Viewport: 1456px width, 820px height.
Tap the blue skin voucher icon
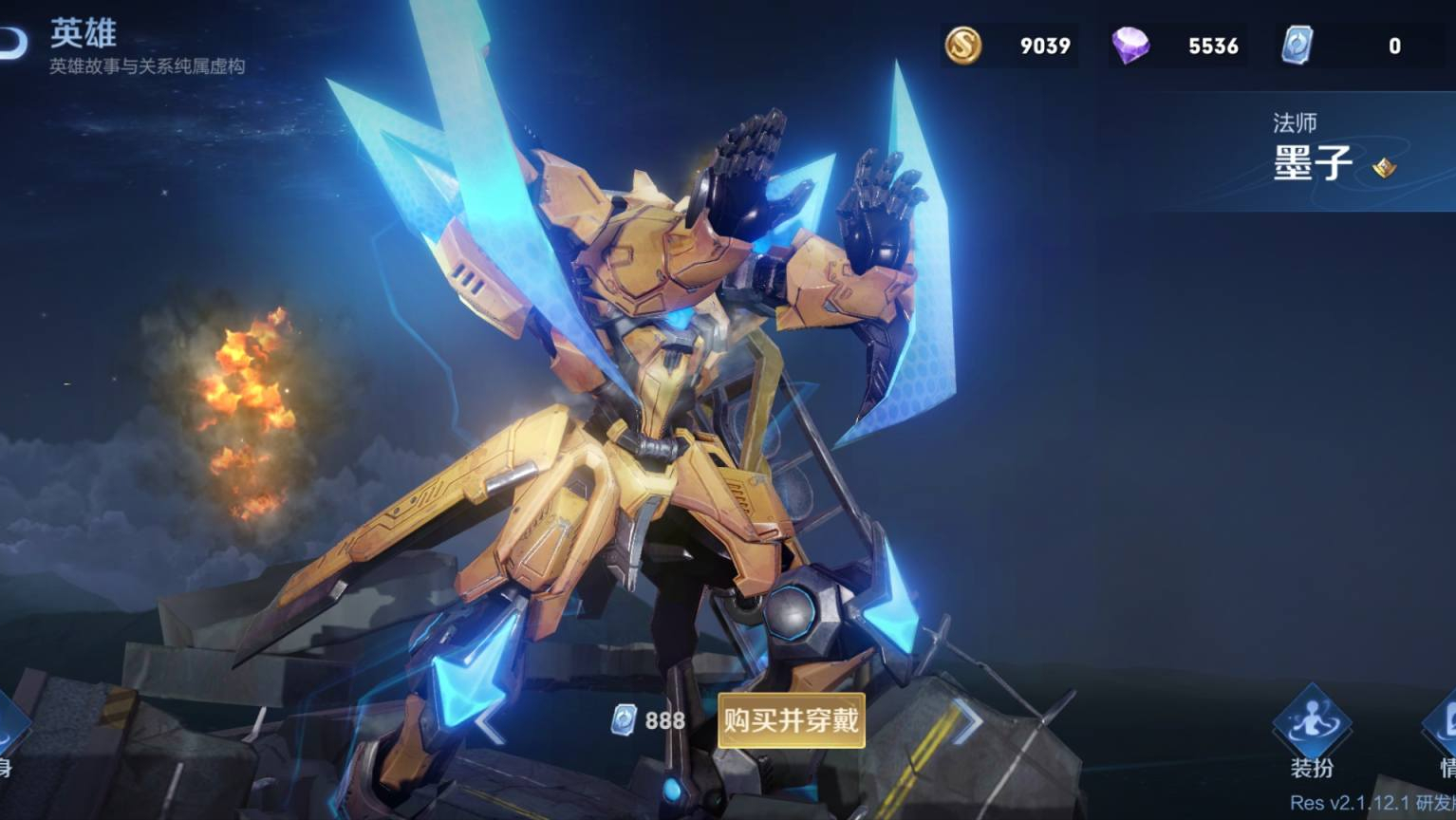pyautogui.click(x=1297, y=46)
